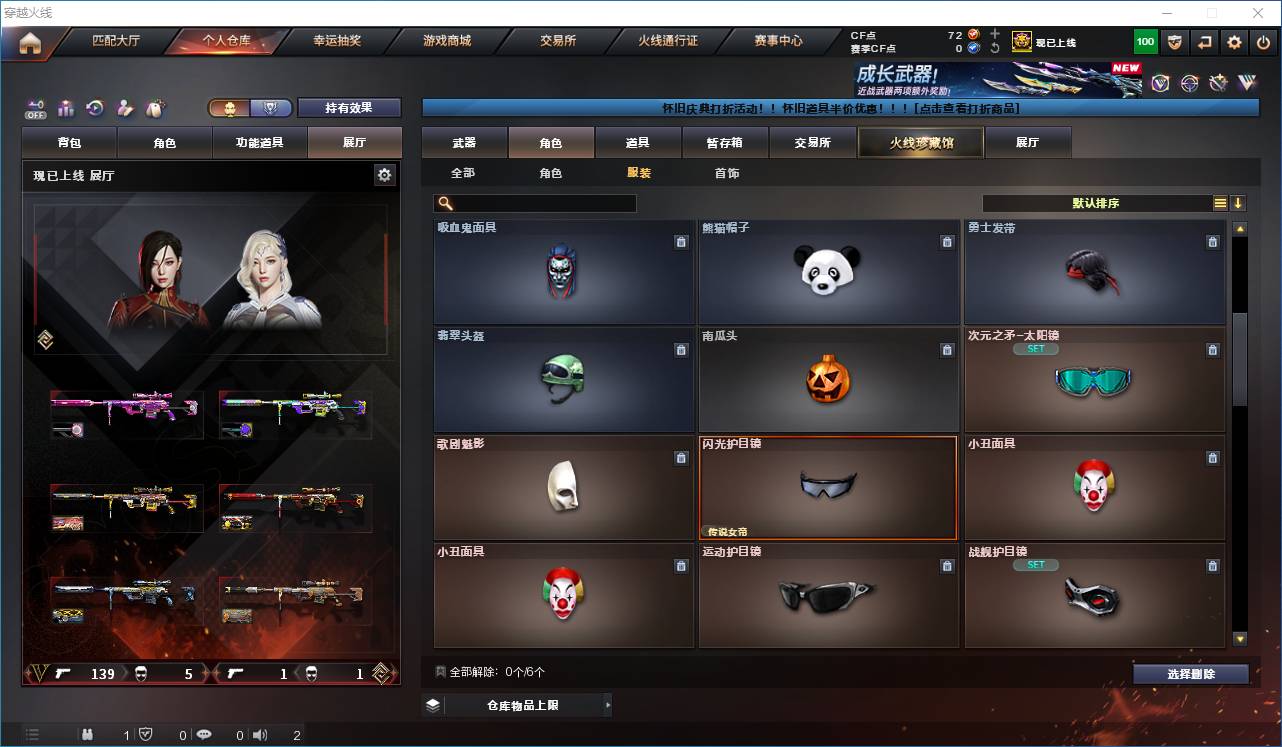The width and height of the screenshot is (1282, 747).
Task: Click the speaker icon on the bottom bar
Action: (258, 734)
